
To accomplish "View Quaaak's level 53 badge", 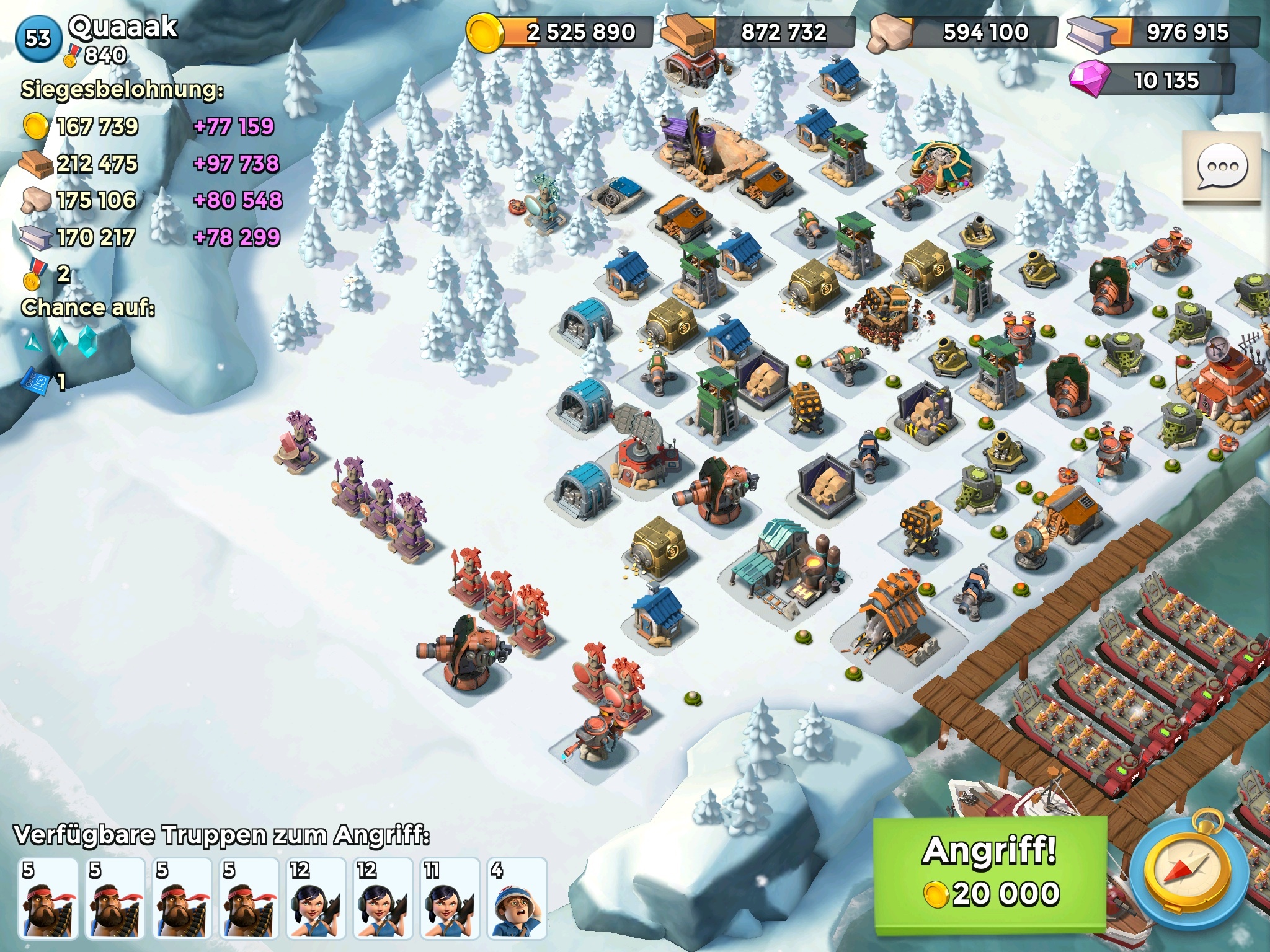I will (x=38, y=38).
